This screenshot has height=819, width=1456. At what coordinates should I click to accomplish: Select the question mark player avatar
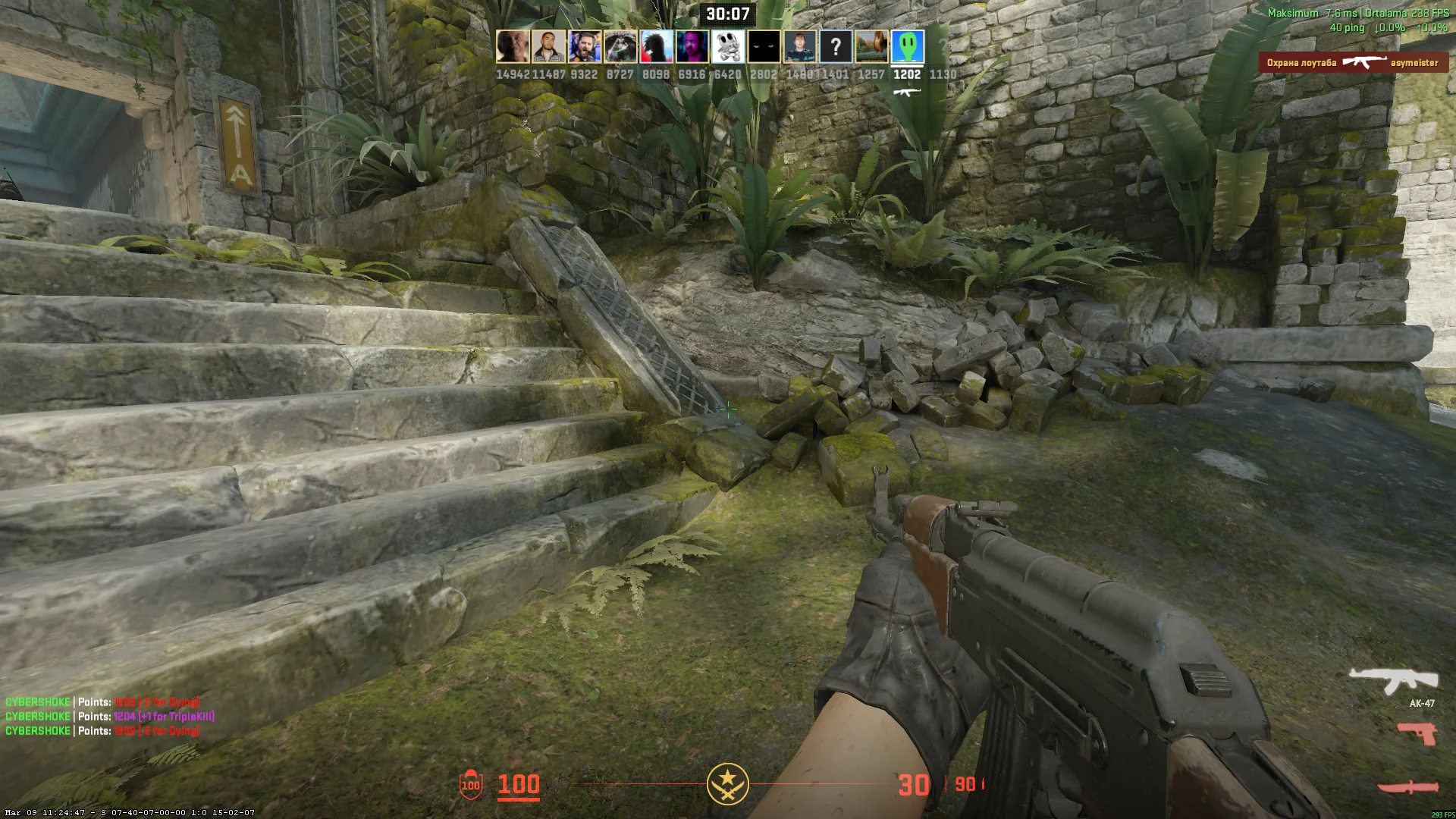point(835,47)
